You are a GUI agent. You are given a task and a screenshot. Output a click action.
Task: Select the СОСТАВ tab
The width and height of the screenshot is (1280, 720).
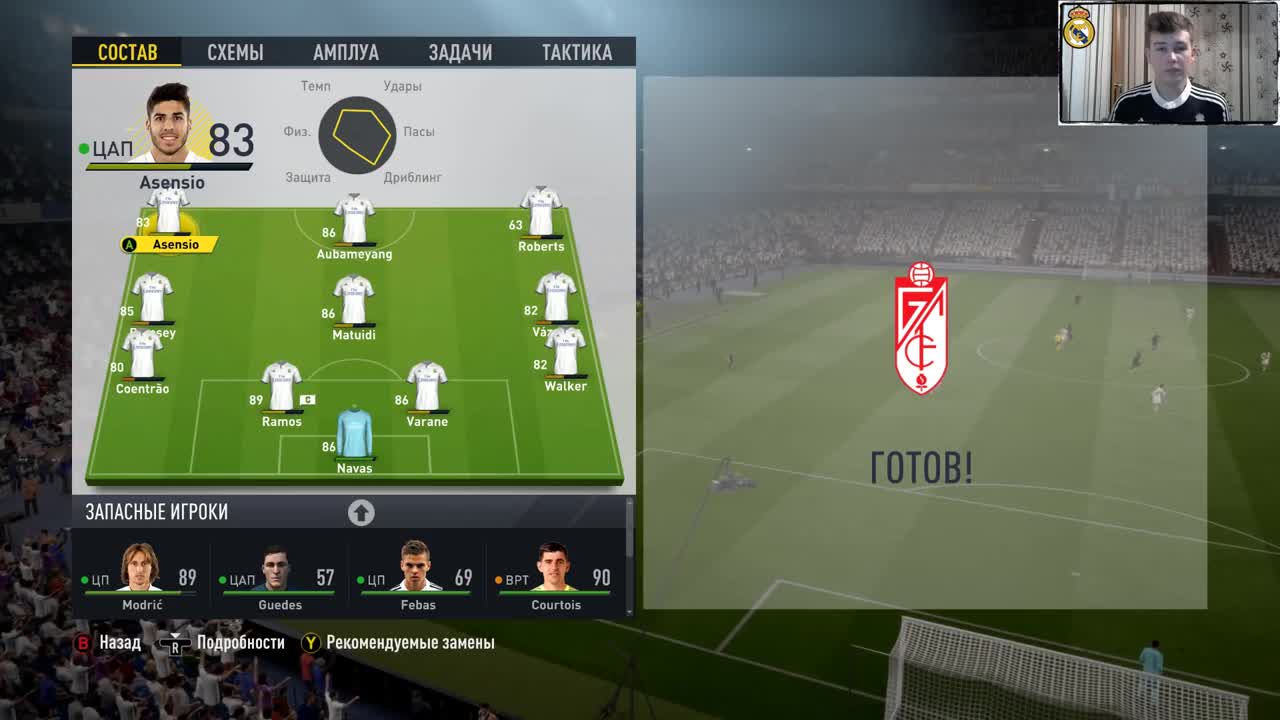(x=128, y=53)
